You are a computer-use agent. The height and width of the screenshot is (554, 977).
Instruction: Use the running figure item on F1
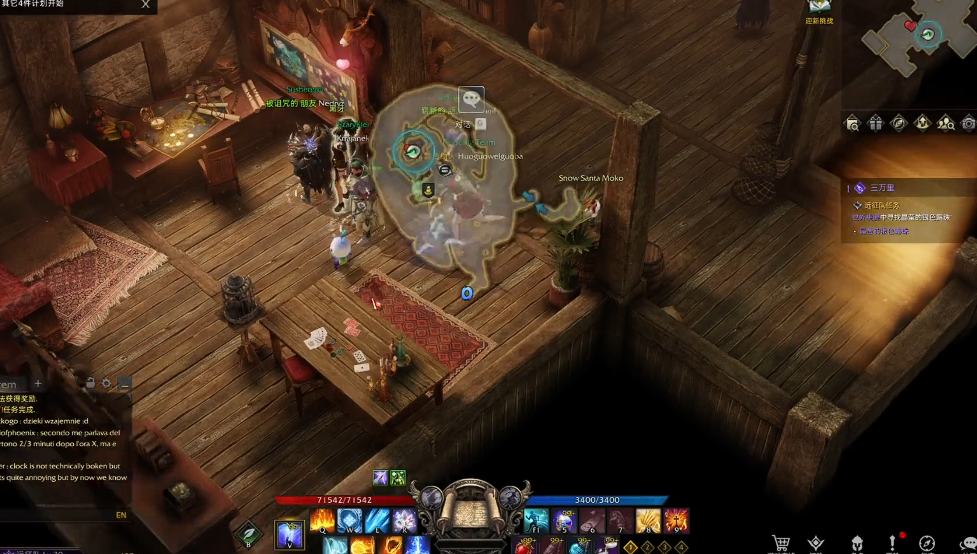click(x=537, y=520)
